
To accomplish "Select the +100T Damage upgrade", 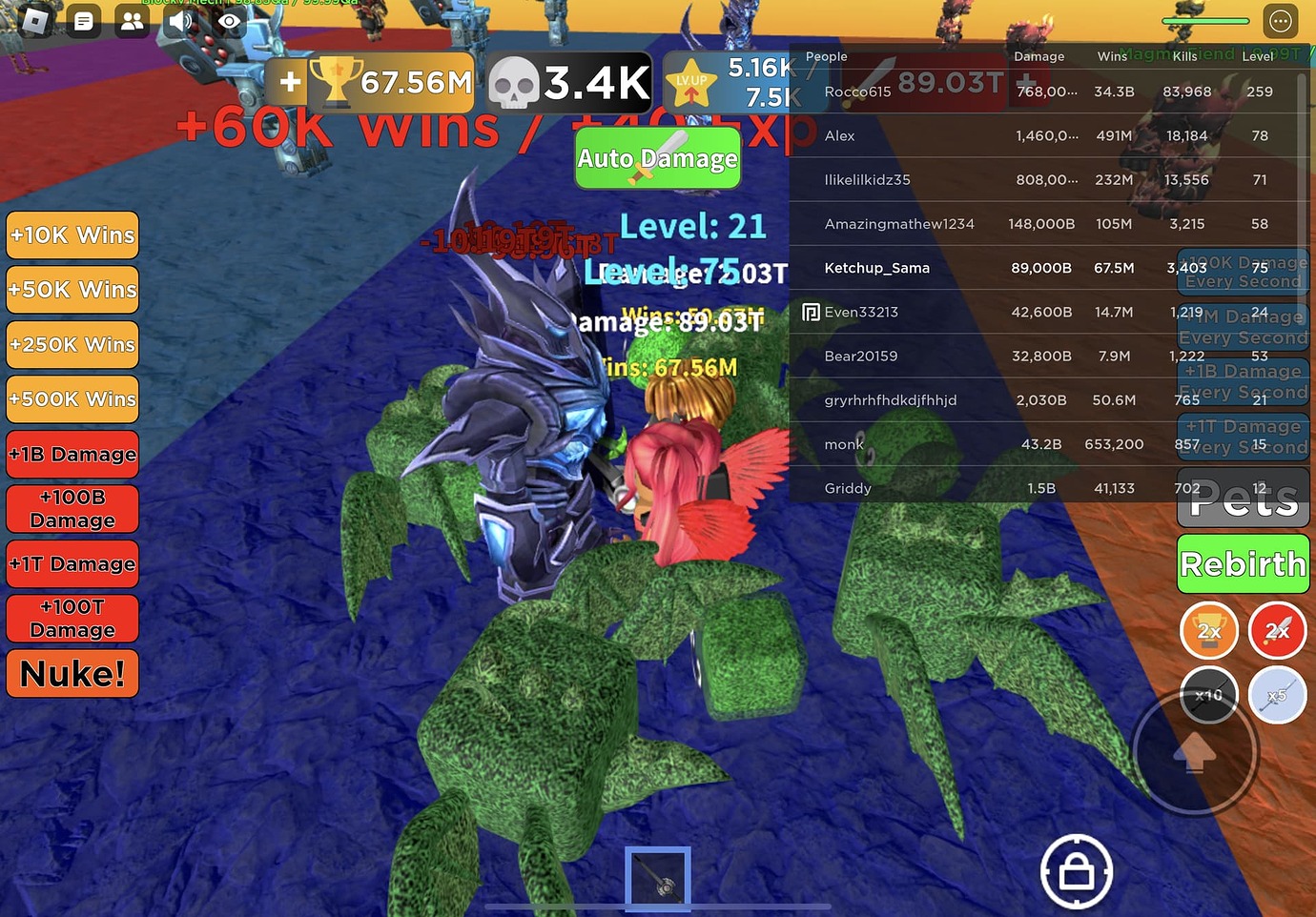I will pyautogui.click(x=72, y=619).
